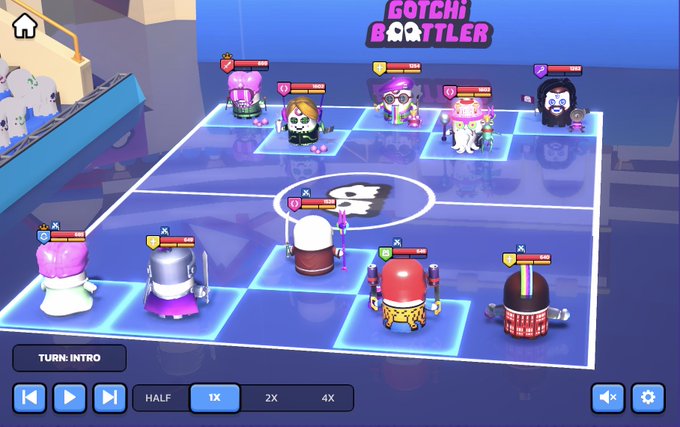Skip forward to the next turn
Screen dimensions: 680x427
[x=109, y=398]
